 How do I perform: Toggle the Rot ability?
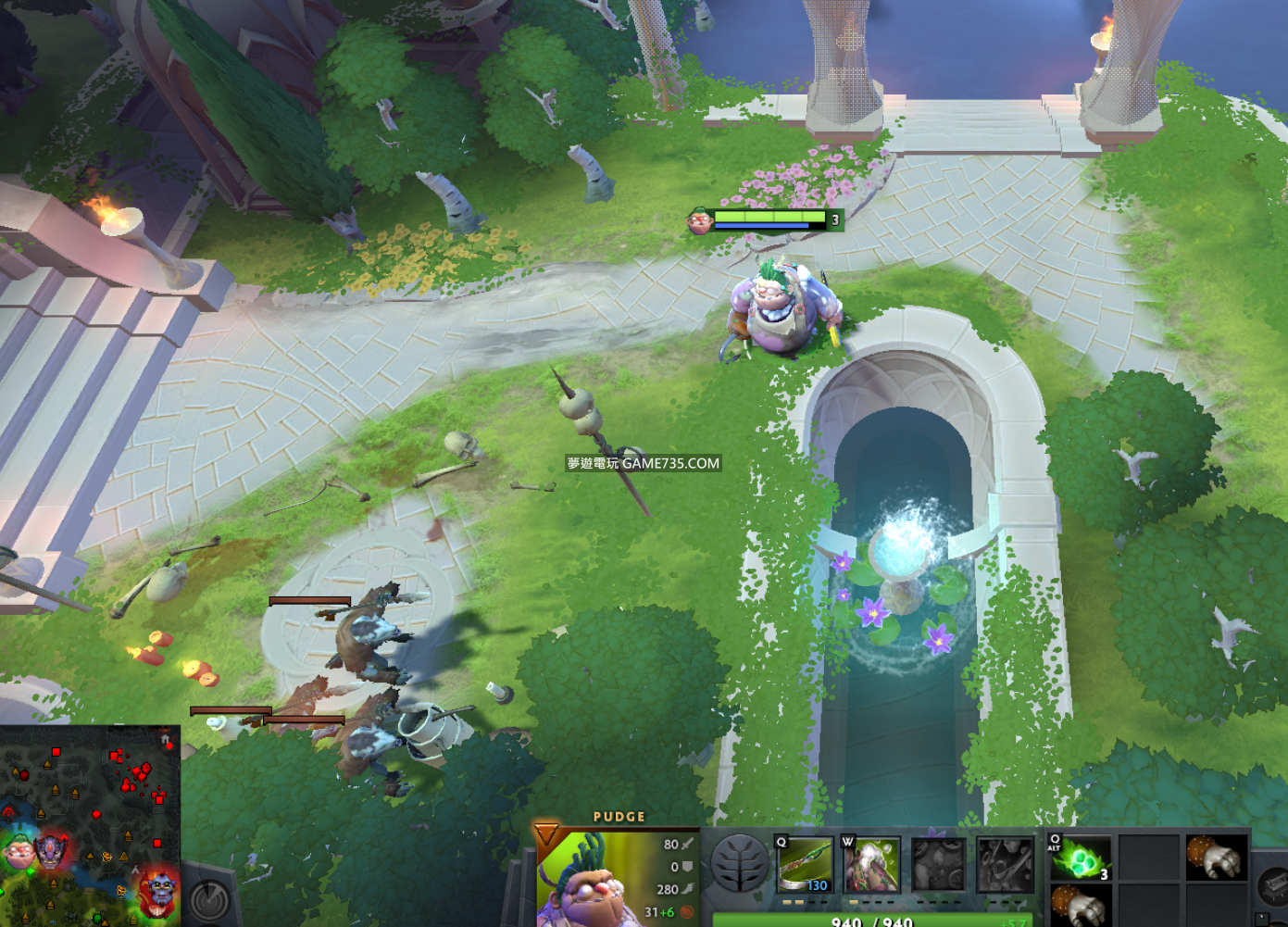click(x=870, y=865)
